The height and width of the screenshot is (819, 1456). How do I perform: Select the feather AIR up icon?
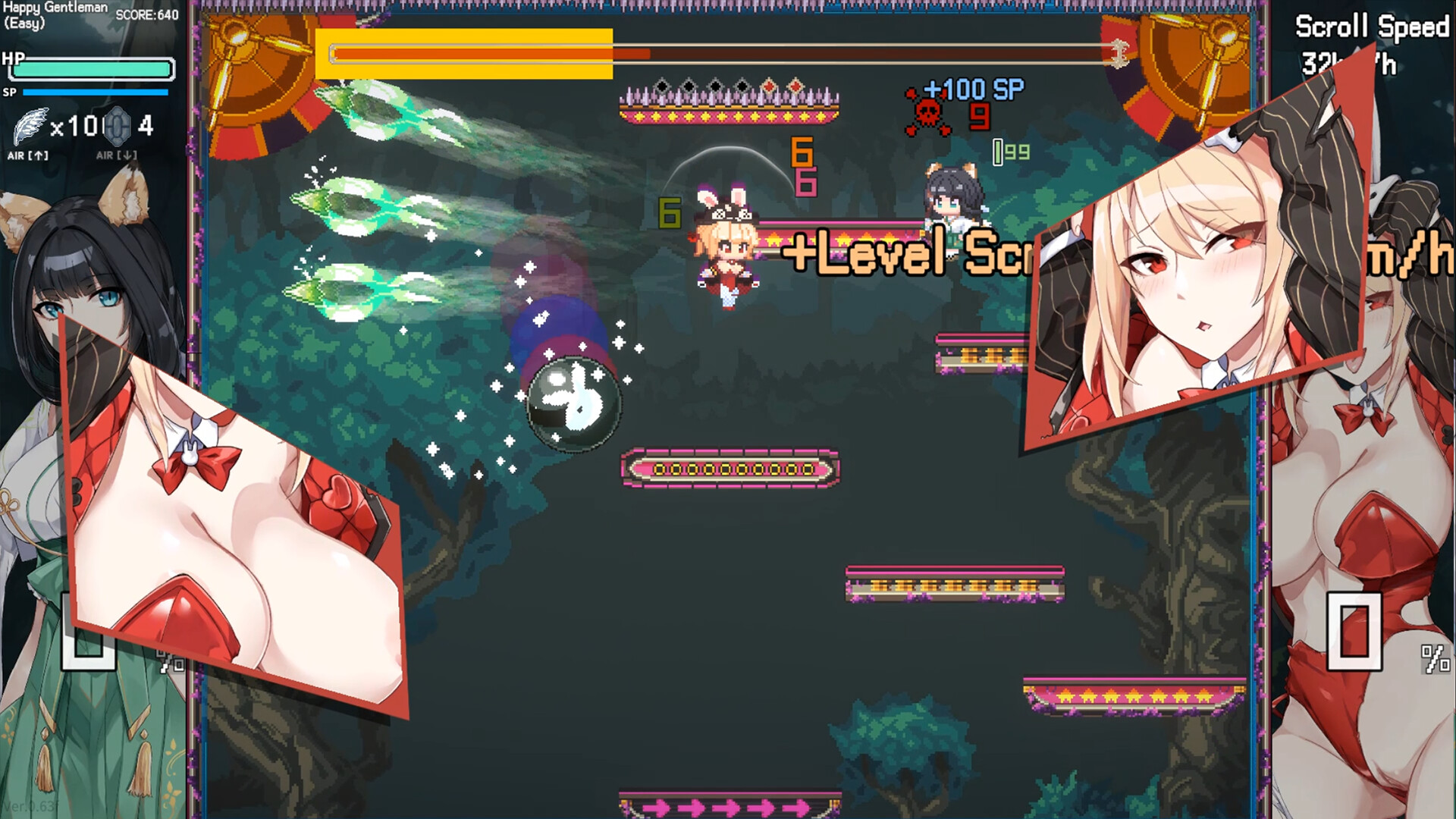pyautogui.click(x=29, y=124)
